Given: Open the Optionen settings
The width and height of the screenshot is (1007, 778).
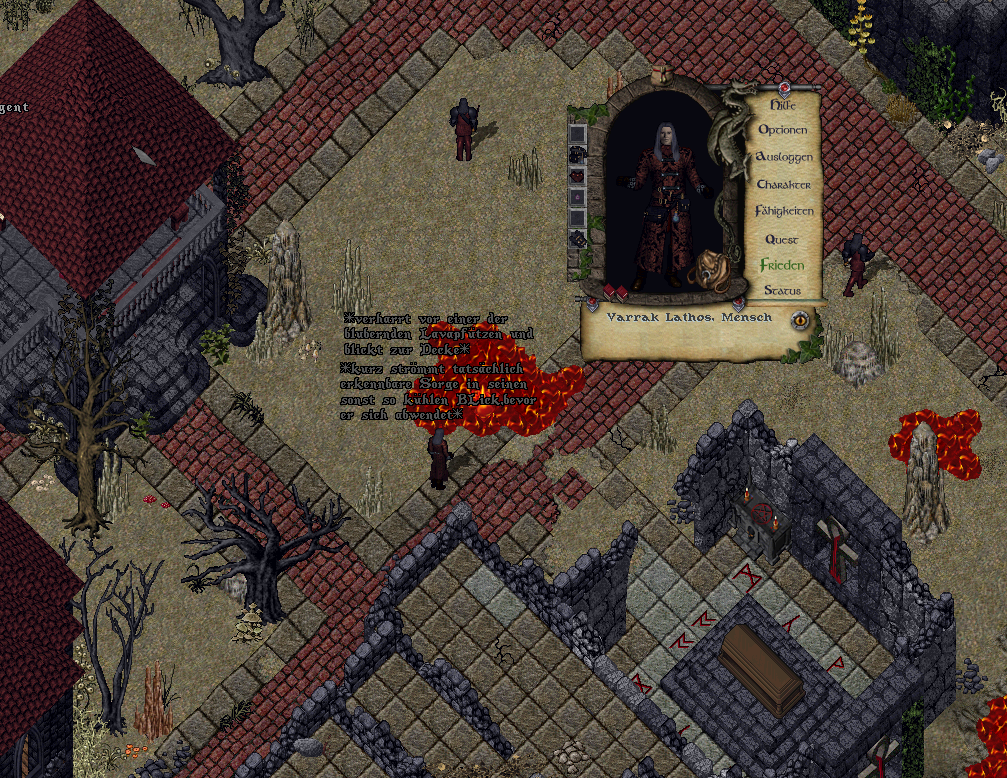Looking at the screenshot, I should [x=783, y=130].
